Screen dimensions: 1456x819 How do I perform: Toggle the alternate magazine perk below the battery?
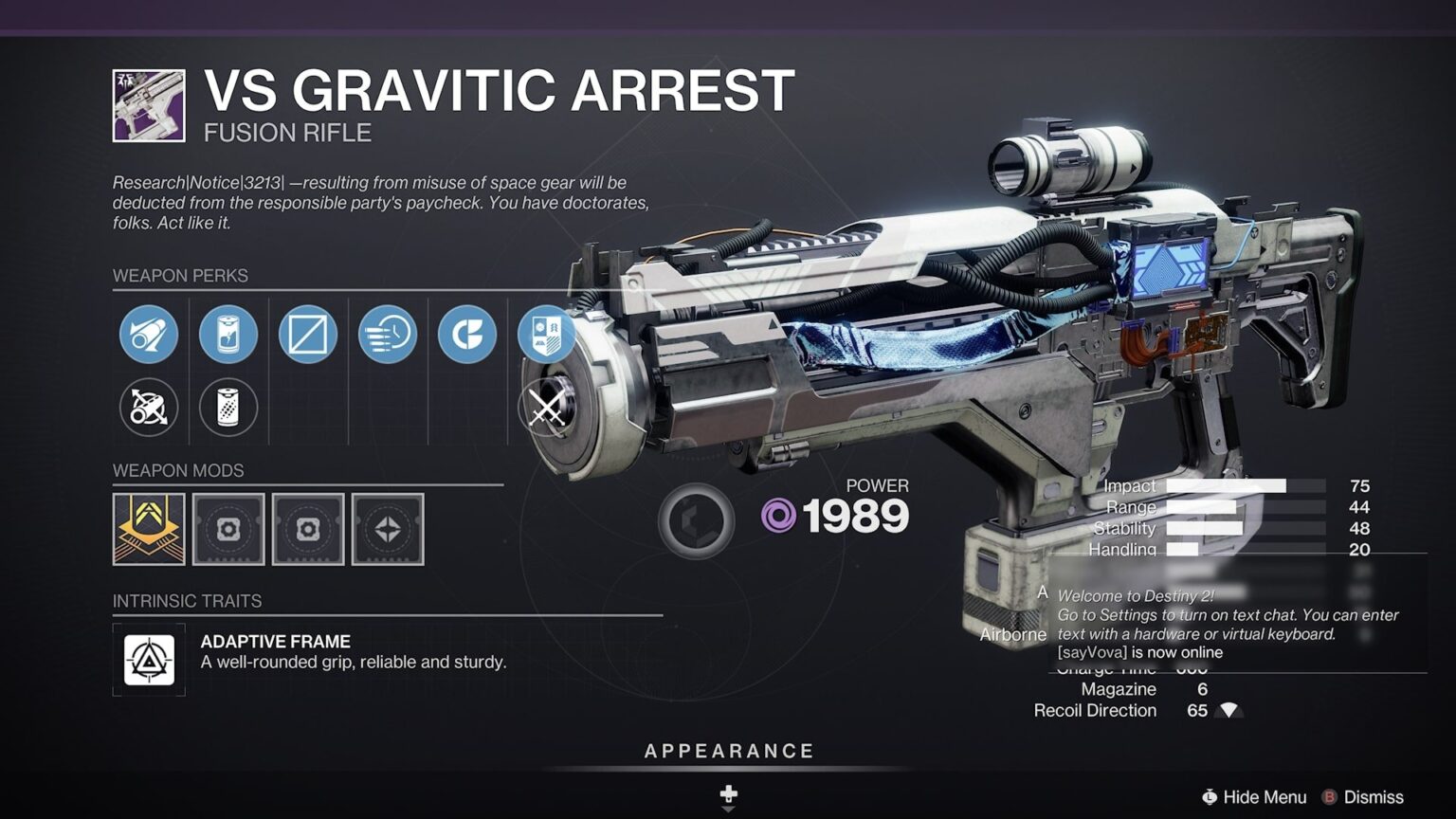point(227,408)
